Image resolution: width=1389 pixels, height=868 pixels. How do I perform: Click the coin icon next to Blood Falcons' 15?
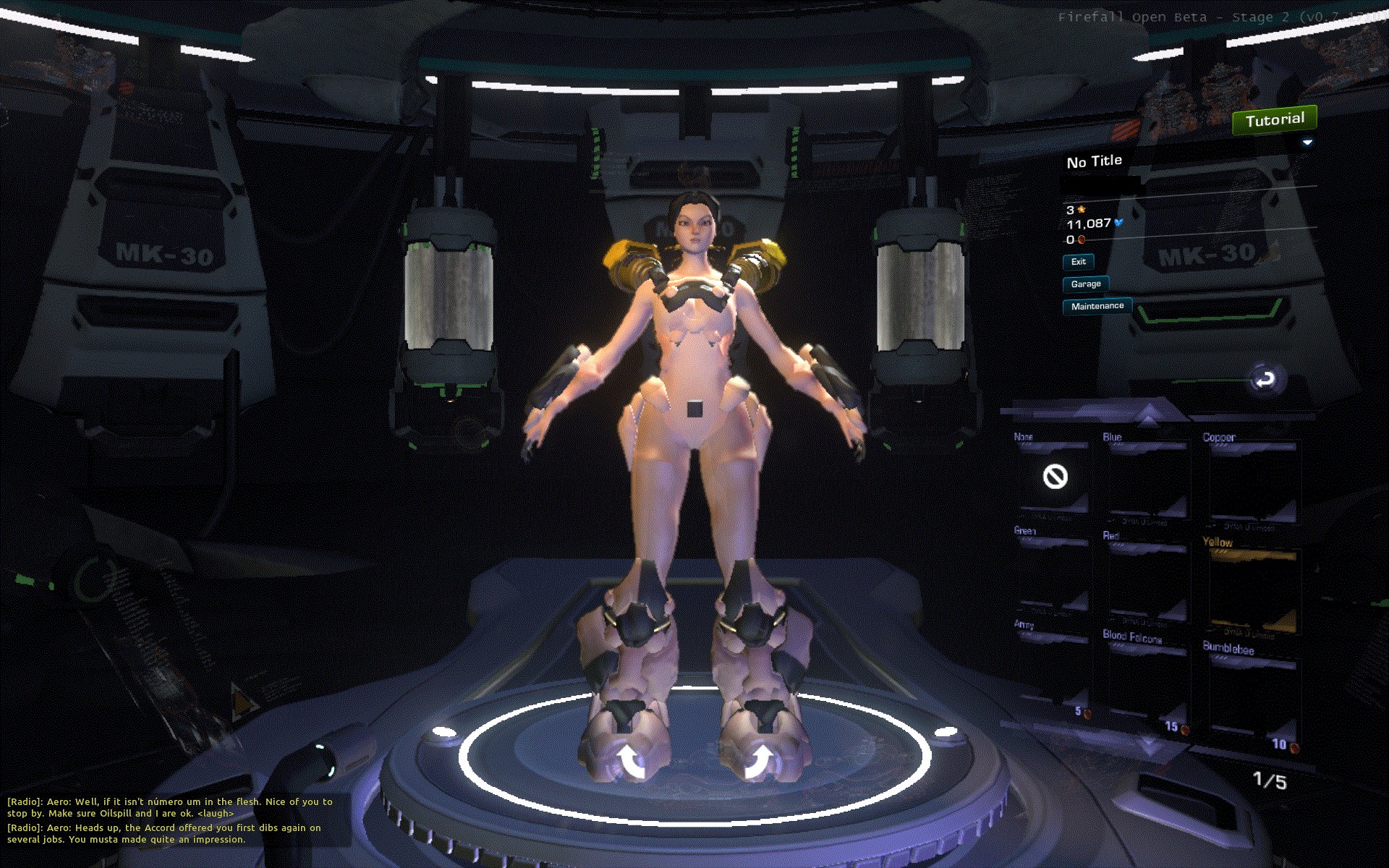[x=1184, y=730]
